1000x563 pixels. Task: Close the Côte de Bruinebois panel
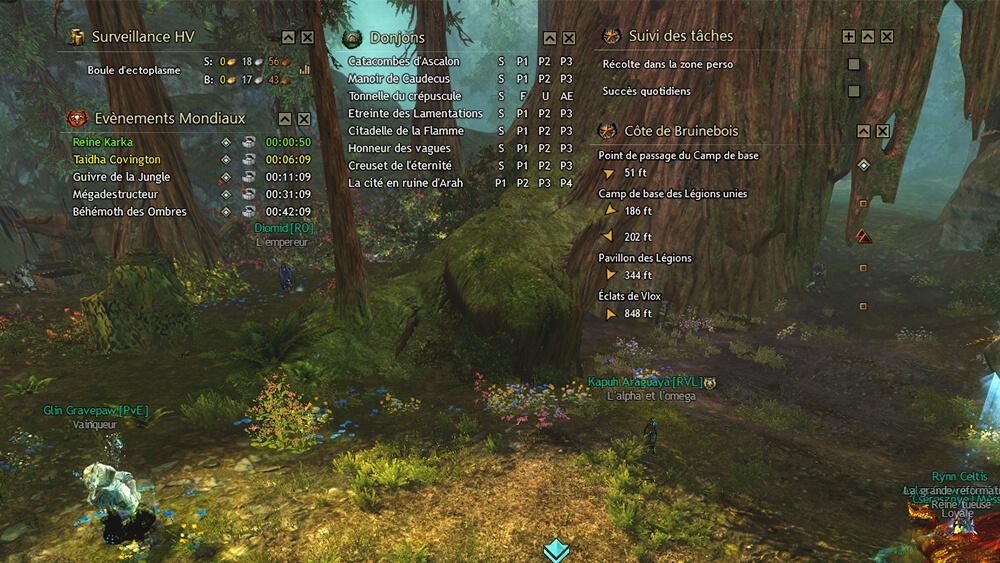(883, 131)
